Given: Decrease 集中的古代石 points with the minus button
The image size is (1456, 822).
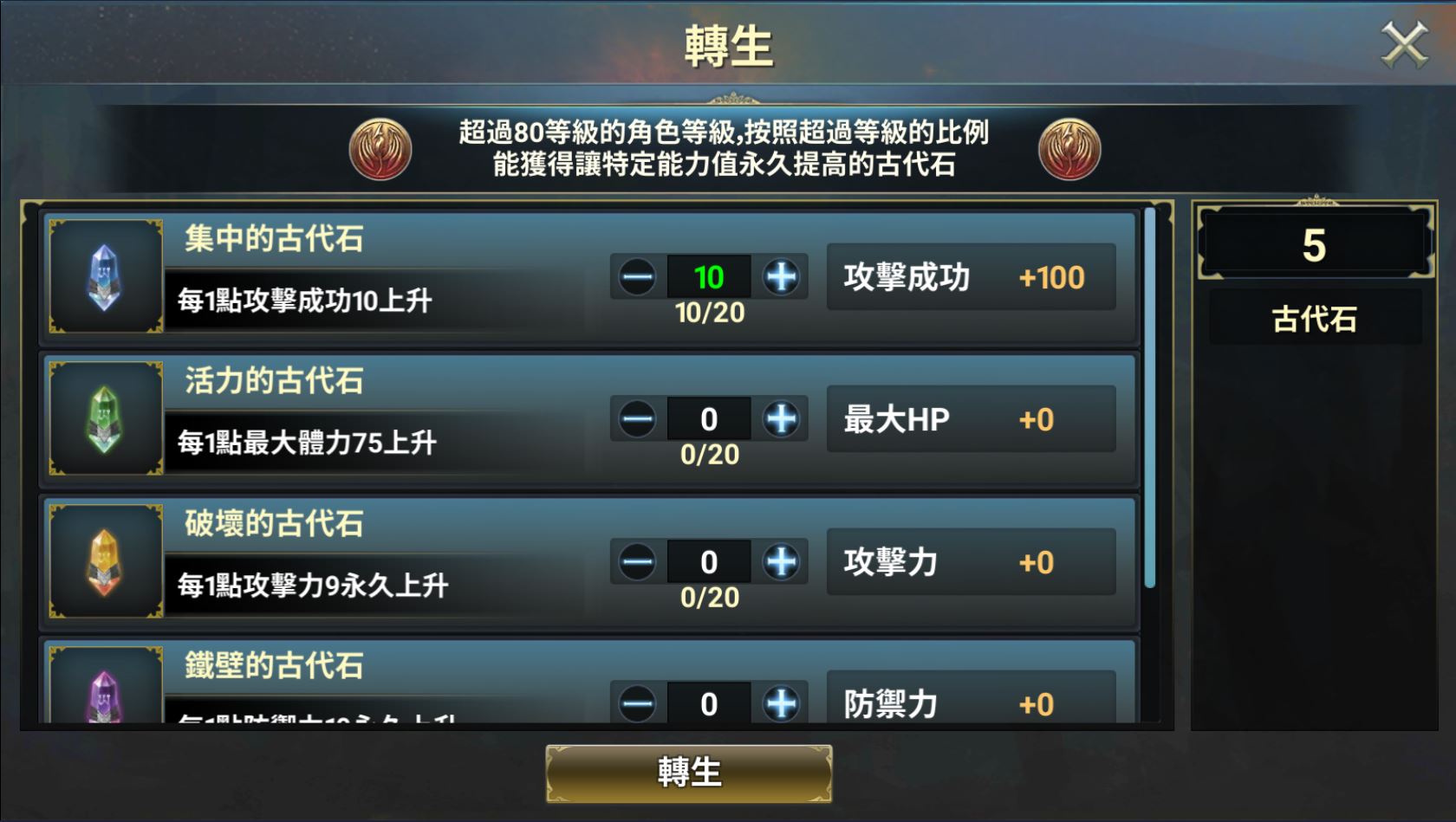Looking at the screenshot, I should pyautogui.click(x=637, y=276).
